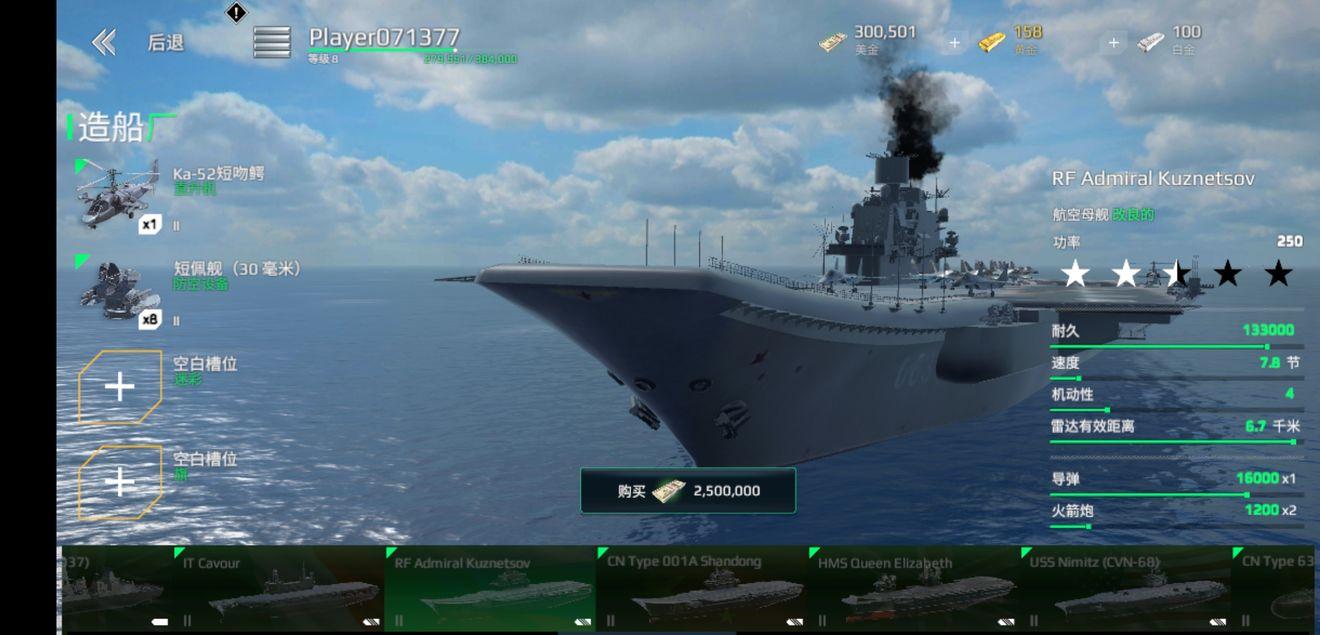Click the missile stat row

[1173, 481]
